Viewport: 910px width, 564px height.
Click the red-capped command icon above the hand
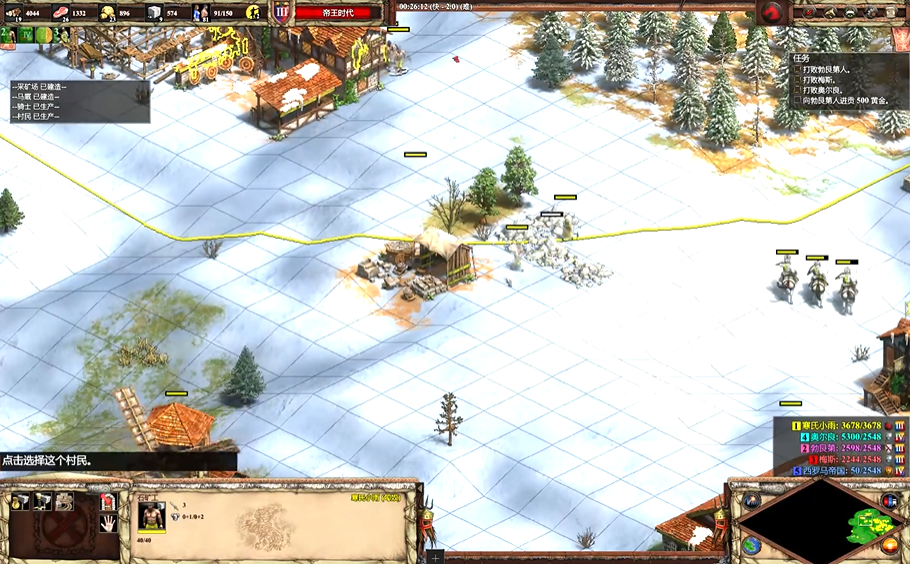(108, 501)
